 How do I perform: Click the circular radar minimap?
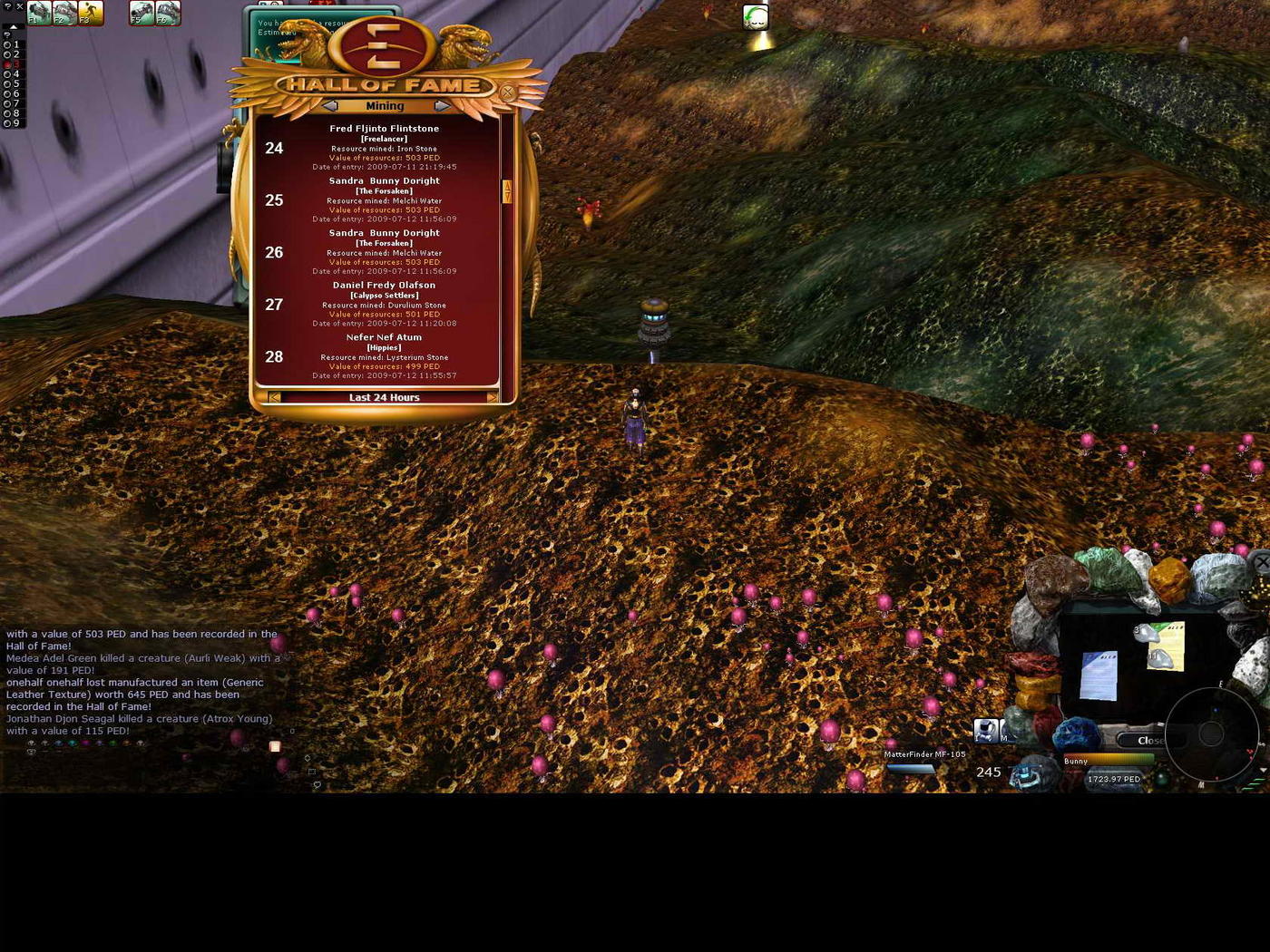point(1211,733)
